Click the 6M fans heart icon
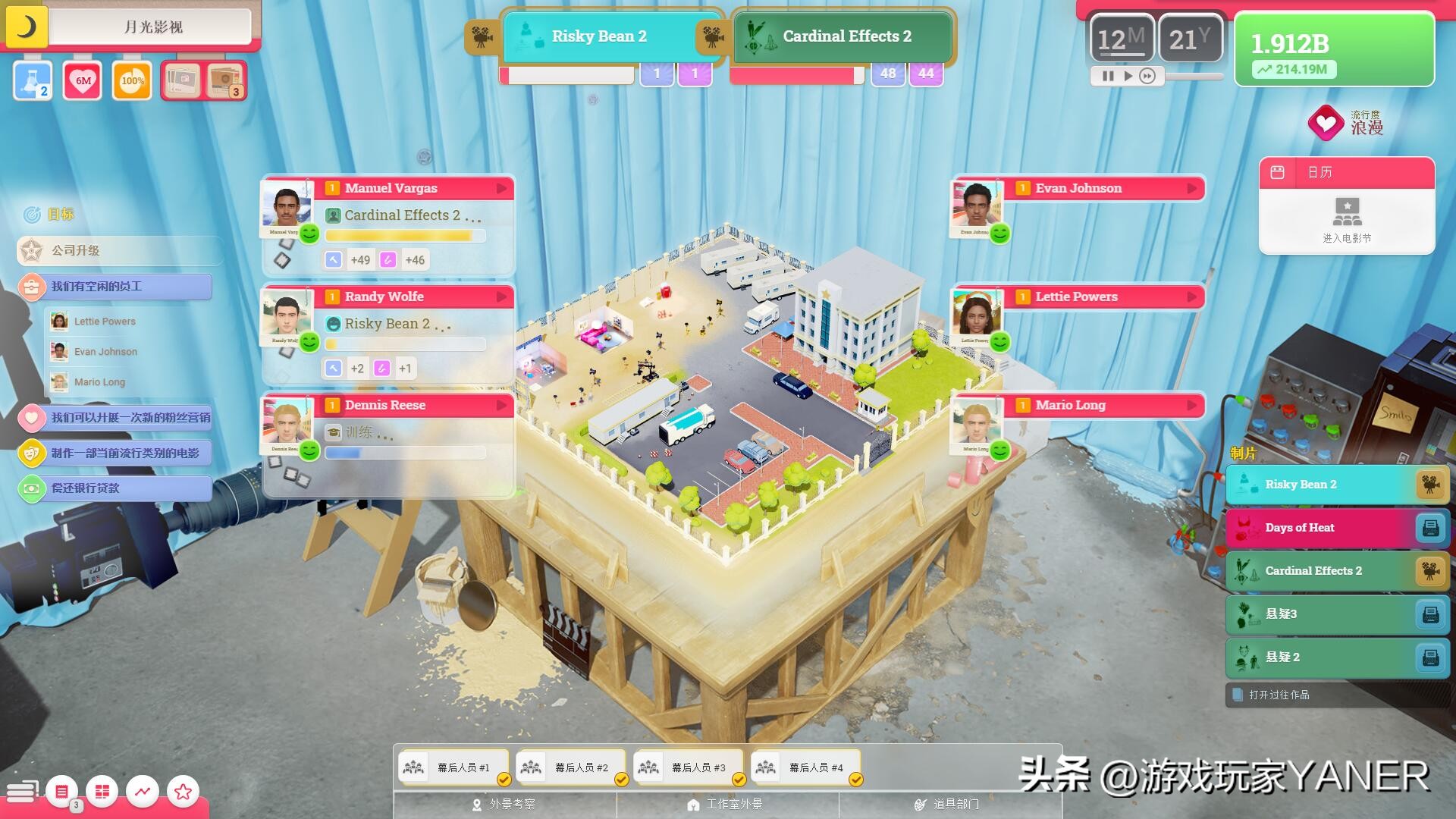The width and height of the screenshot is (1456, 819). tap(82, 80)
